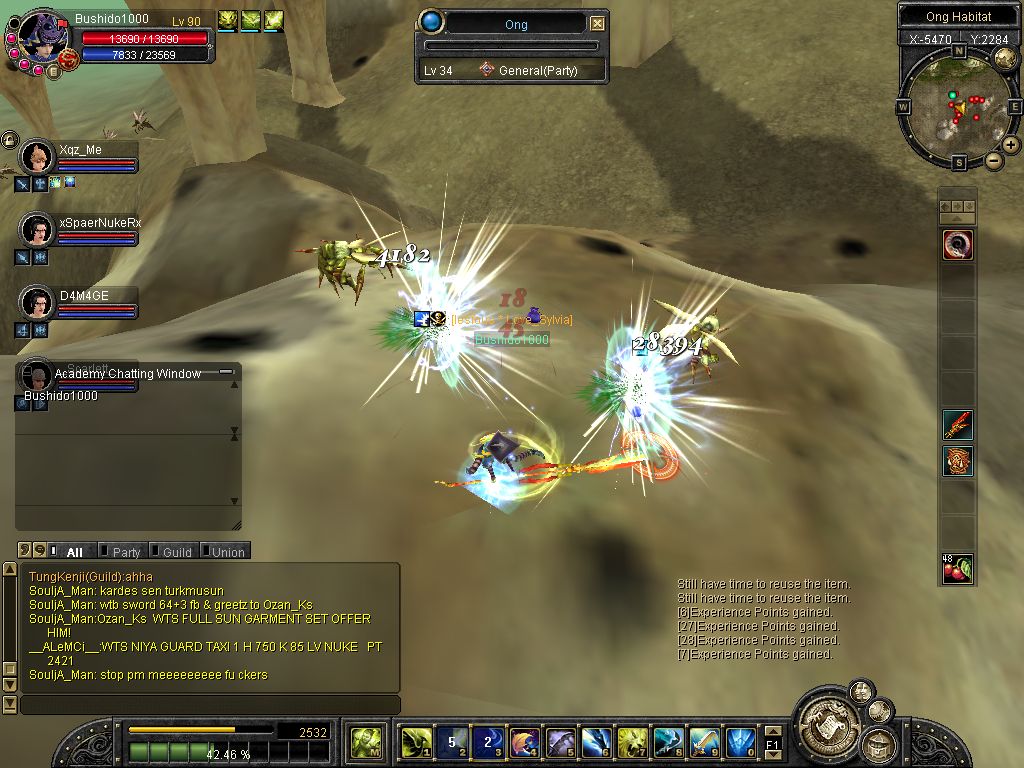
Task: Select the Union chat tab
Action: pos(227,551)
